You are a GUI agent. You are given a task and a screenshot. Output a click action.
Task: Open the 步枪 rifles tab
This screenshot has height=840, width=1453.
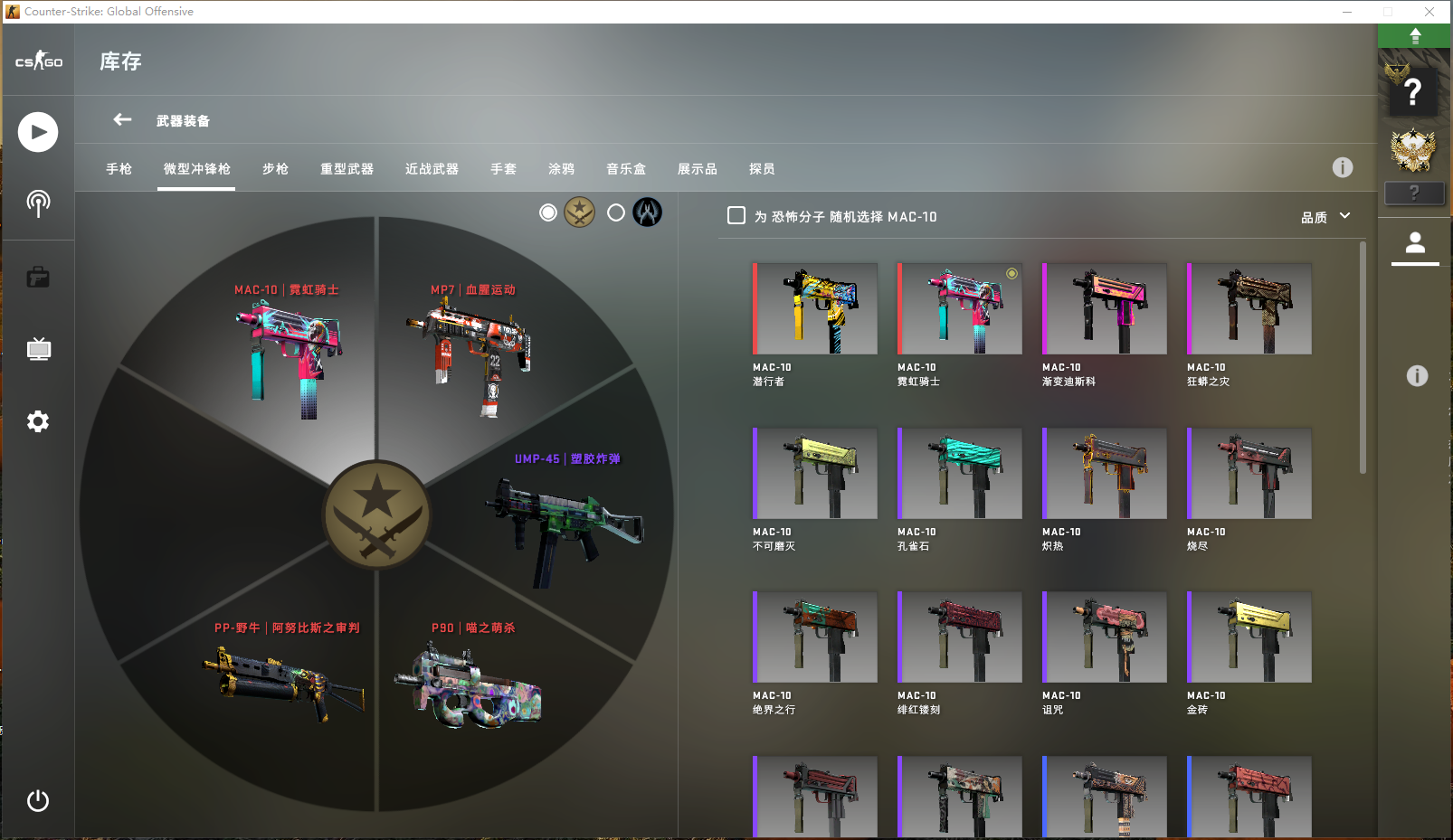(x=275, y=169)
